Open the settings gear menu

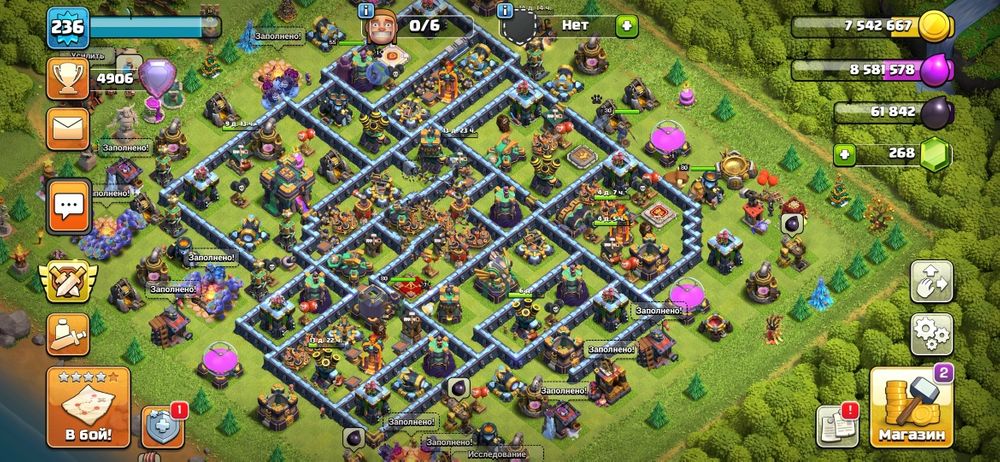coord(930,331)
